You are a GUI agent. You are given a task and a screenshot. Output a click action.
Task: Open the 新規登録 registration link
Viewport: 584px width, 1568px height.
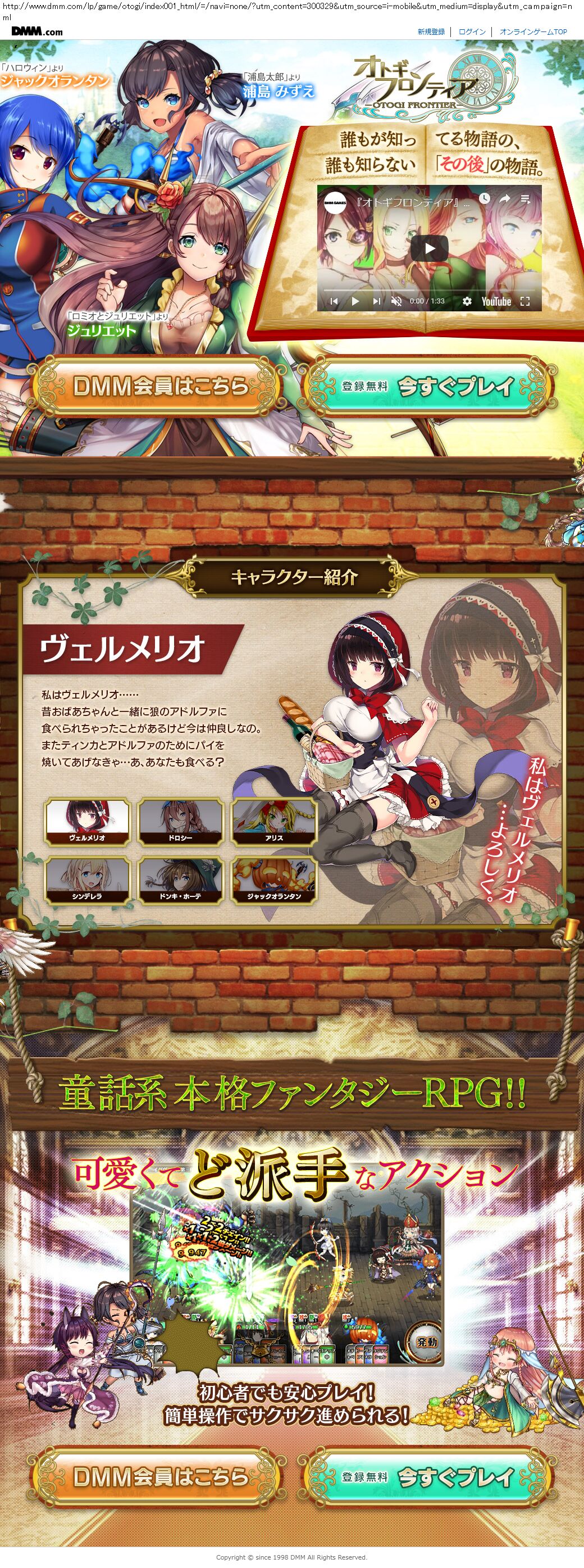431,31
